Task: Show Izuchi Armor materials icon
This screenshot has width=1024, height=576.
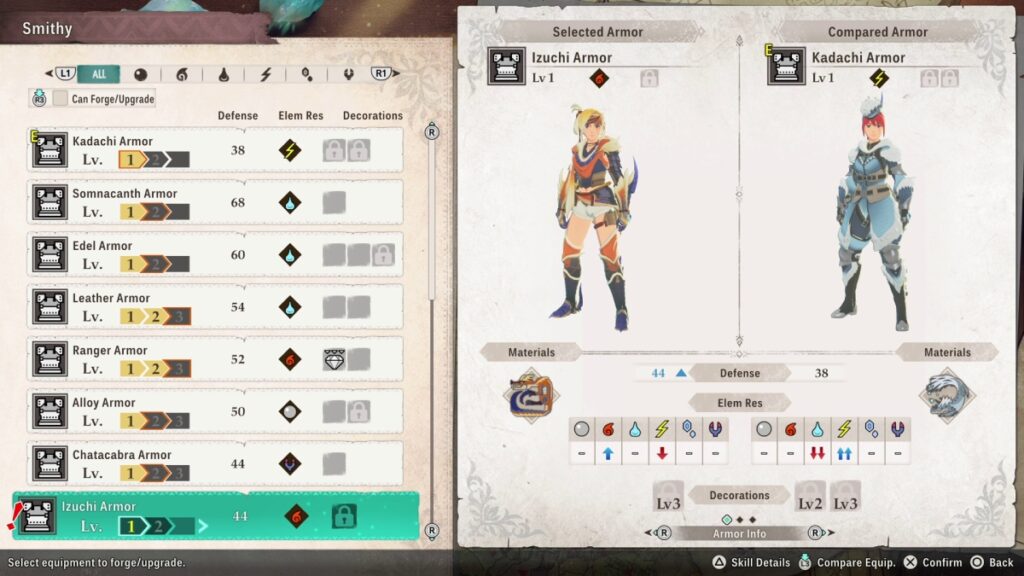Action: pos(528,395)
